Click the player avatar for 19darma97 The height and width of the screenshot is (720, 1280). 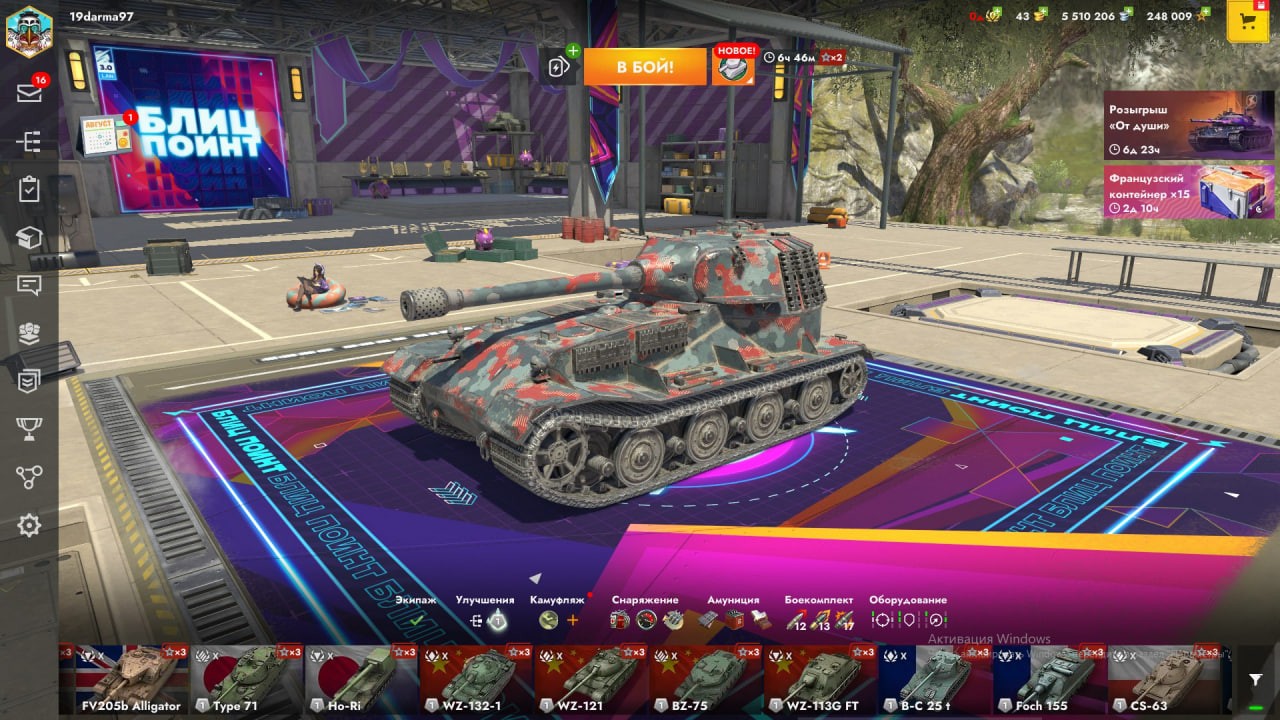[29, 30]
